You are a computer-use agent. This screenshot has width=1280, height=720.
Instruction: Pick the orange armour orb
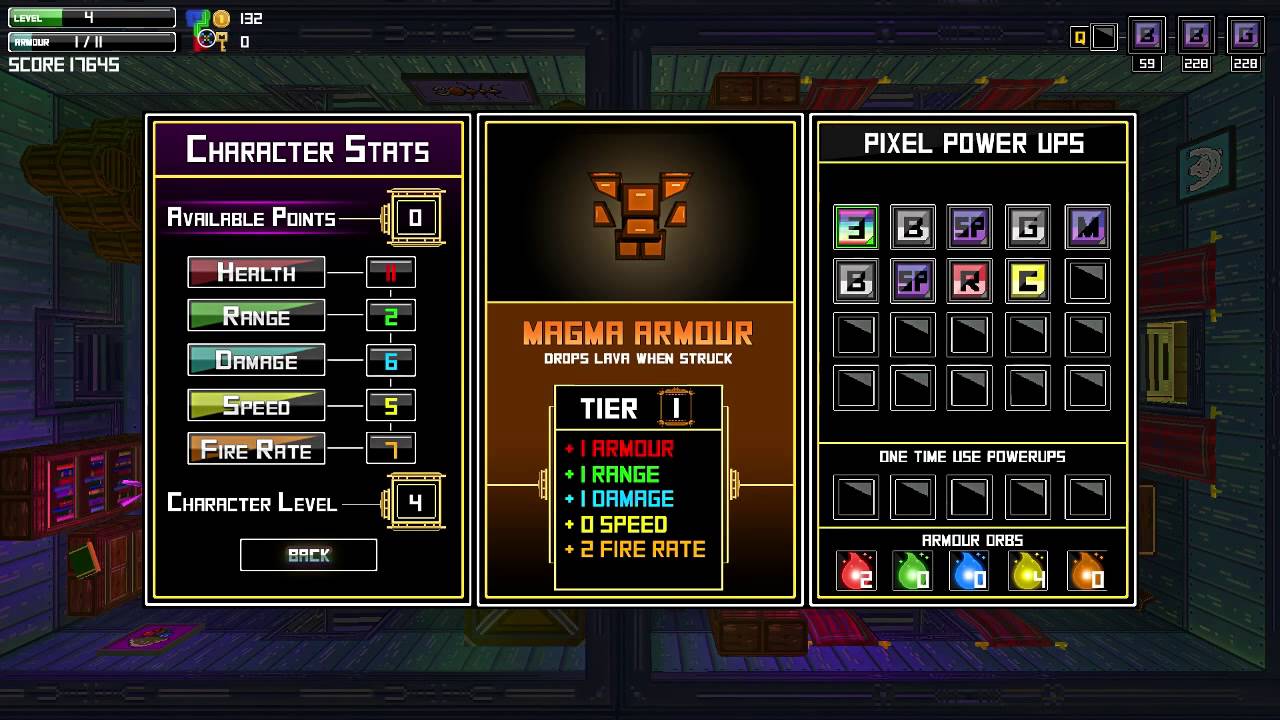[1087, 571]
